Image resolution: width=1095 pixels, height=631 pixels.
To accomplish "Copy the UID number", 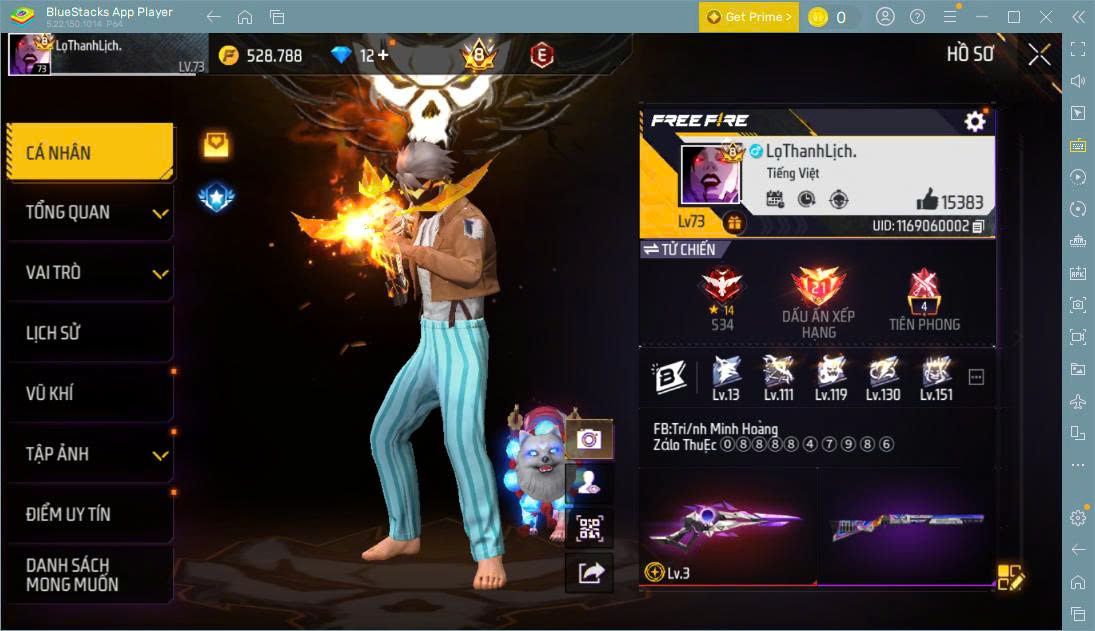I will (978, 226).
